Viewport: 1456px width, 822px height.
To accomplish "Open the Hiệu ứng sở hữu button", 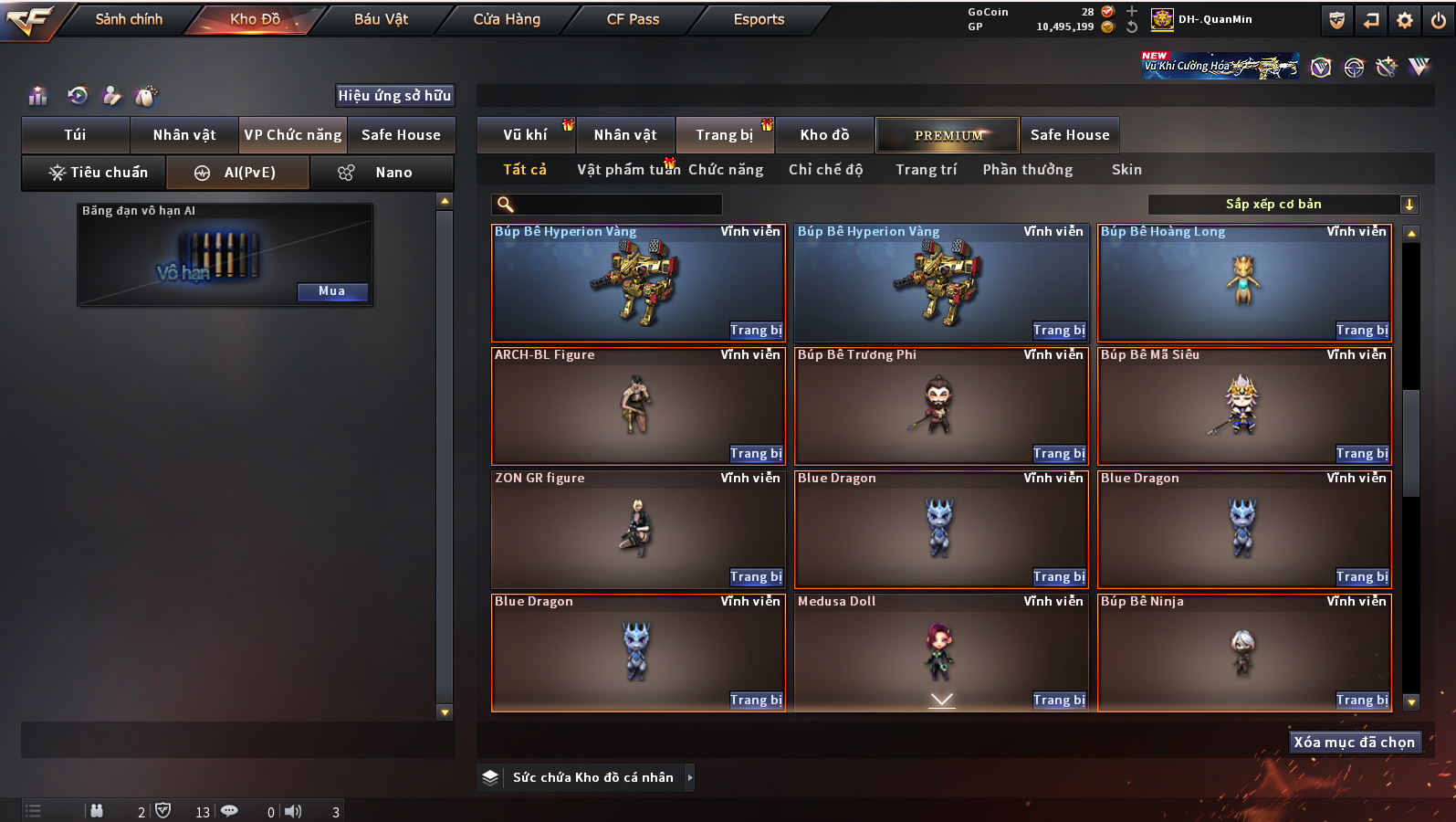I will click(x=394, y=96).
